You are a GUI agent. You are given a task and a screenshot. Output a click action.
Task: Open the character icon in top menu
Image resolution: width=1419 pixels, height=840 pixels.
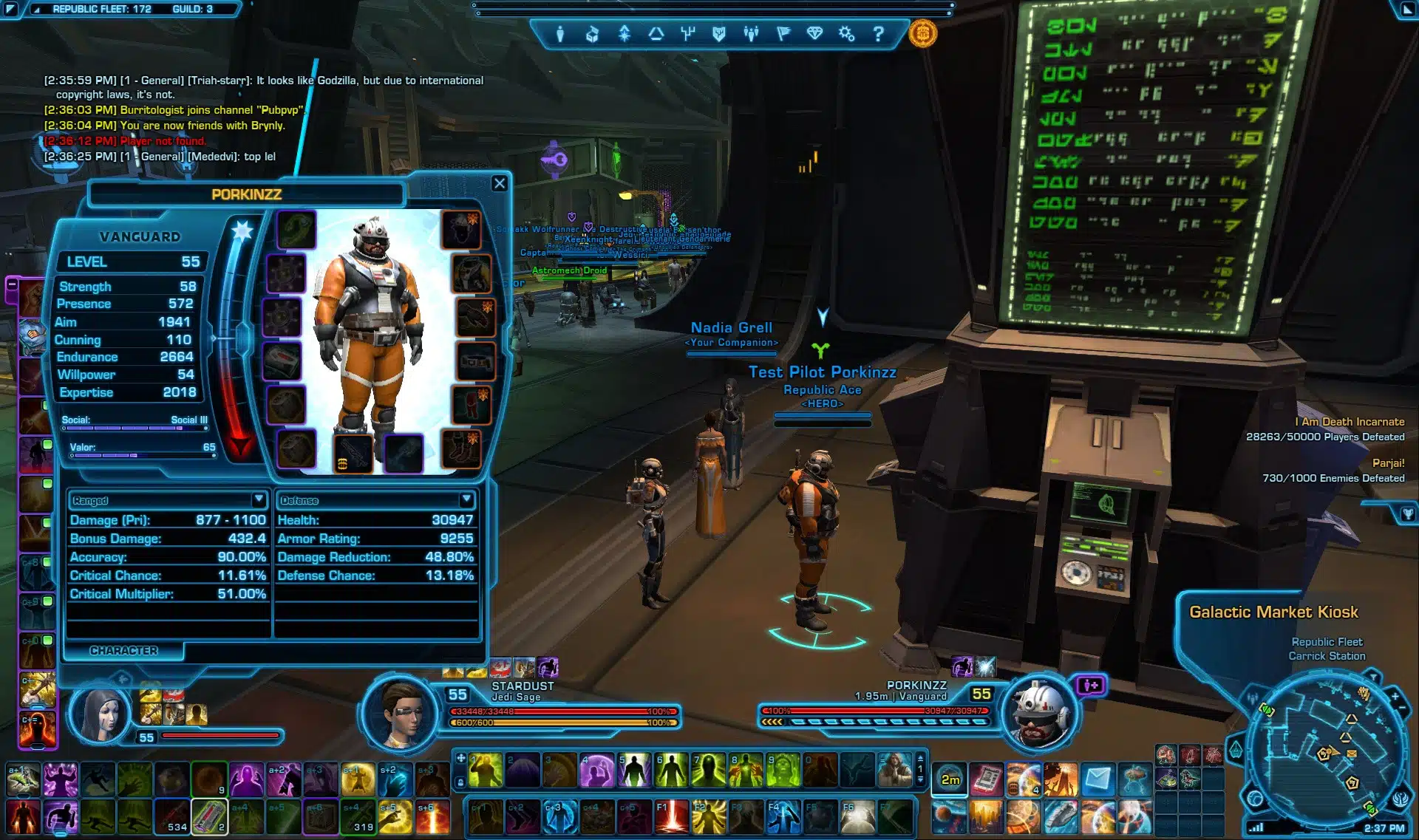tap(560, 34)
